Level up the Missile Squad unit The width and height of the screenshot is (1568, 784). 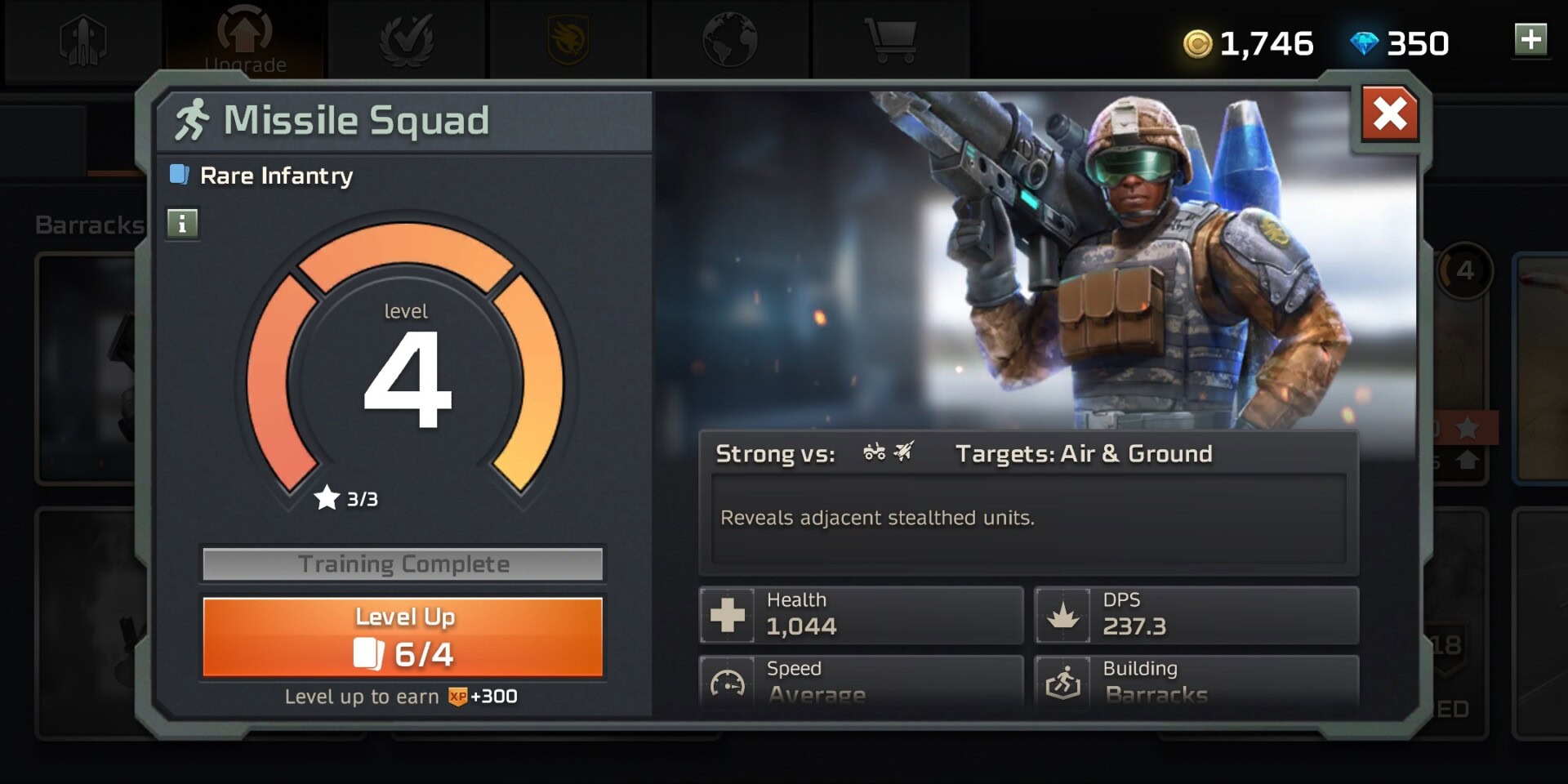click(x=403, y=637)
